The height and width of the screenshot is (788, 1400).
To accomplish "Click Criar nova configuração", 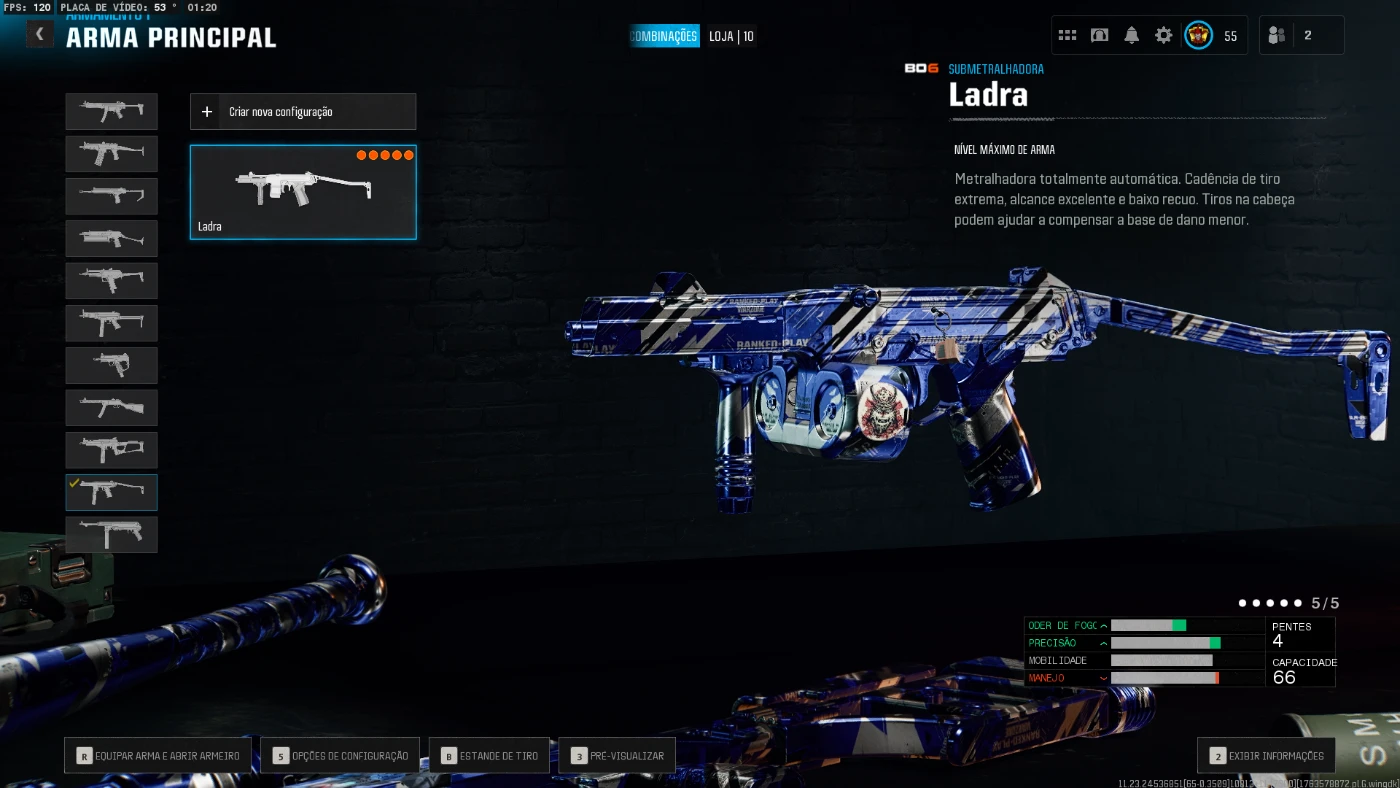I will pos(303,112).
